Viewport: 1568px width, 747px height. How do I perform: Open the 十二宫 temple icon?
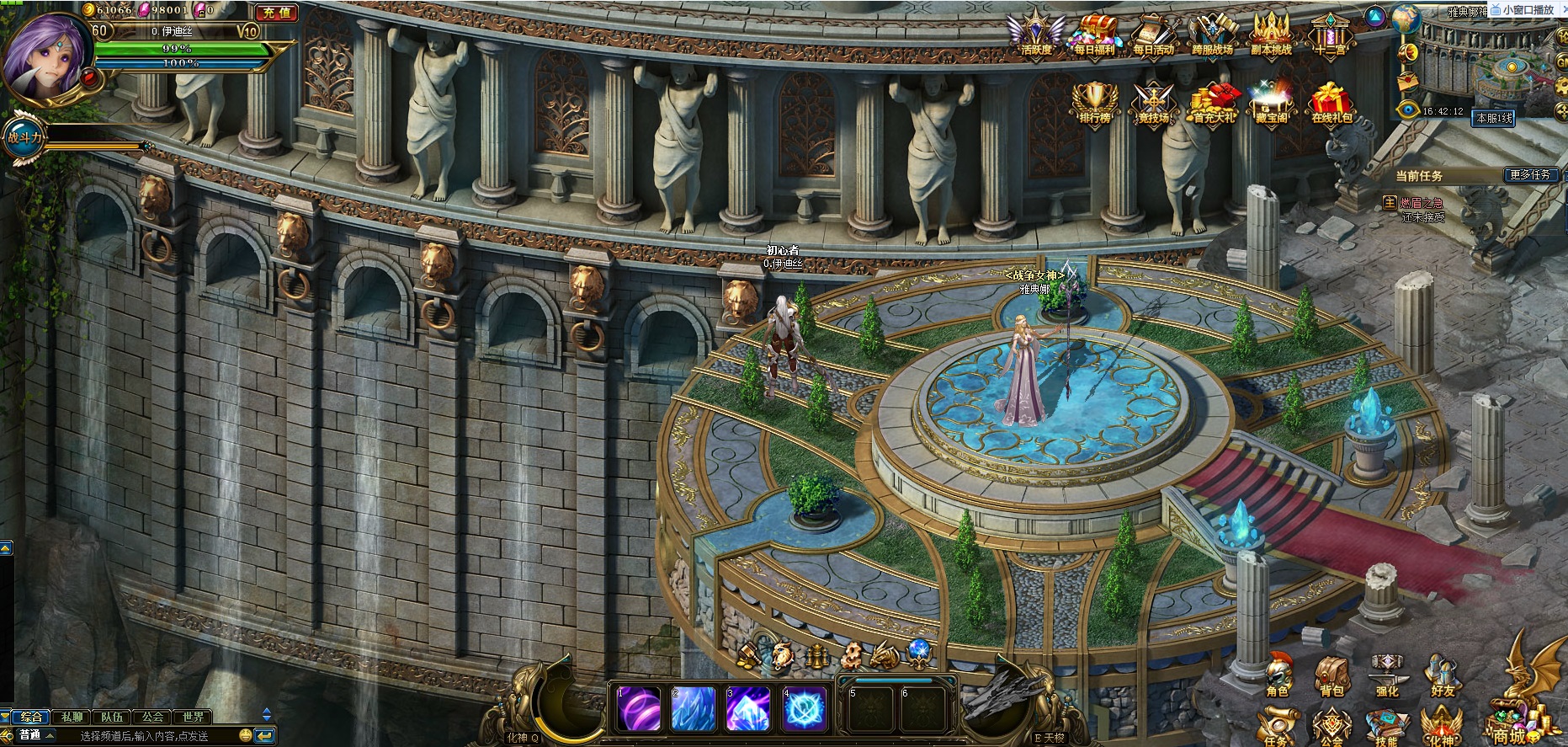click(1330, 35)
